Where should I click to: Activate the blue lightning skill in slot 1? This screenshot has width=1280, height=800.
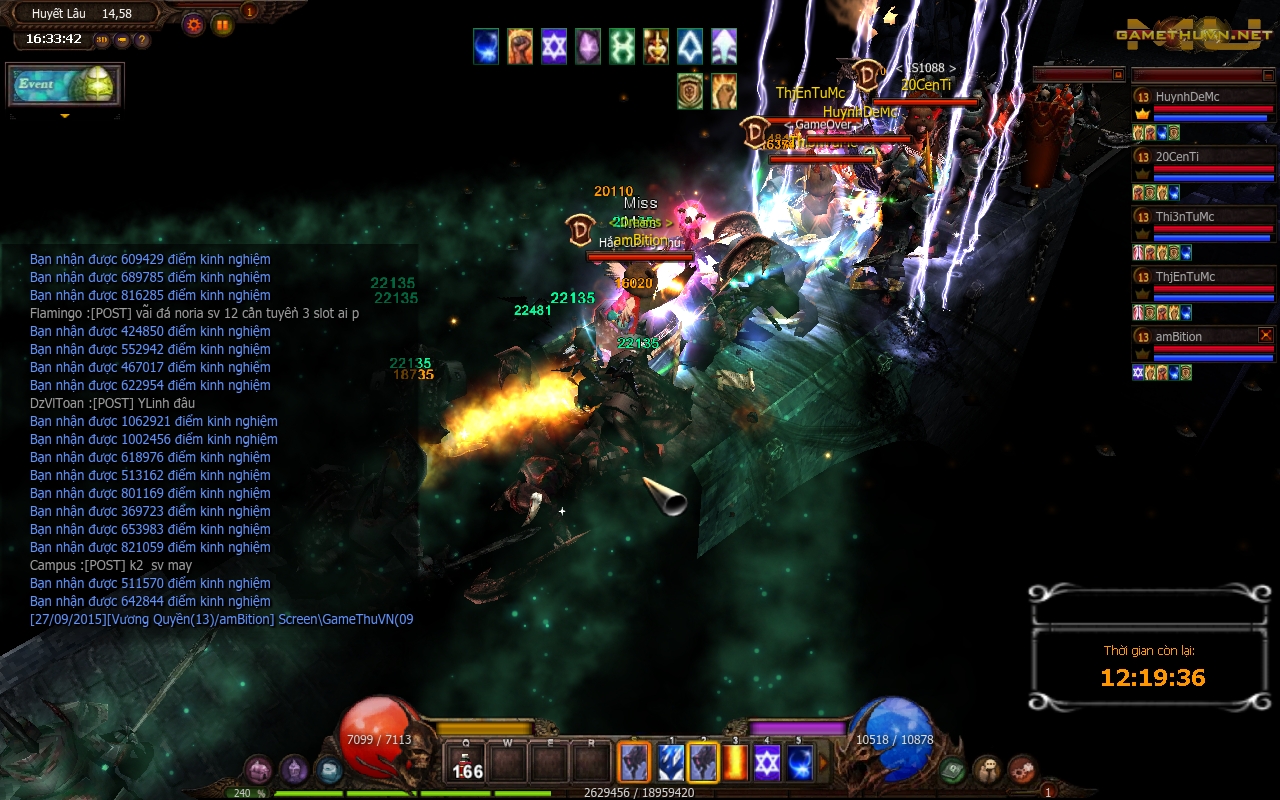[x=670, y=763]
